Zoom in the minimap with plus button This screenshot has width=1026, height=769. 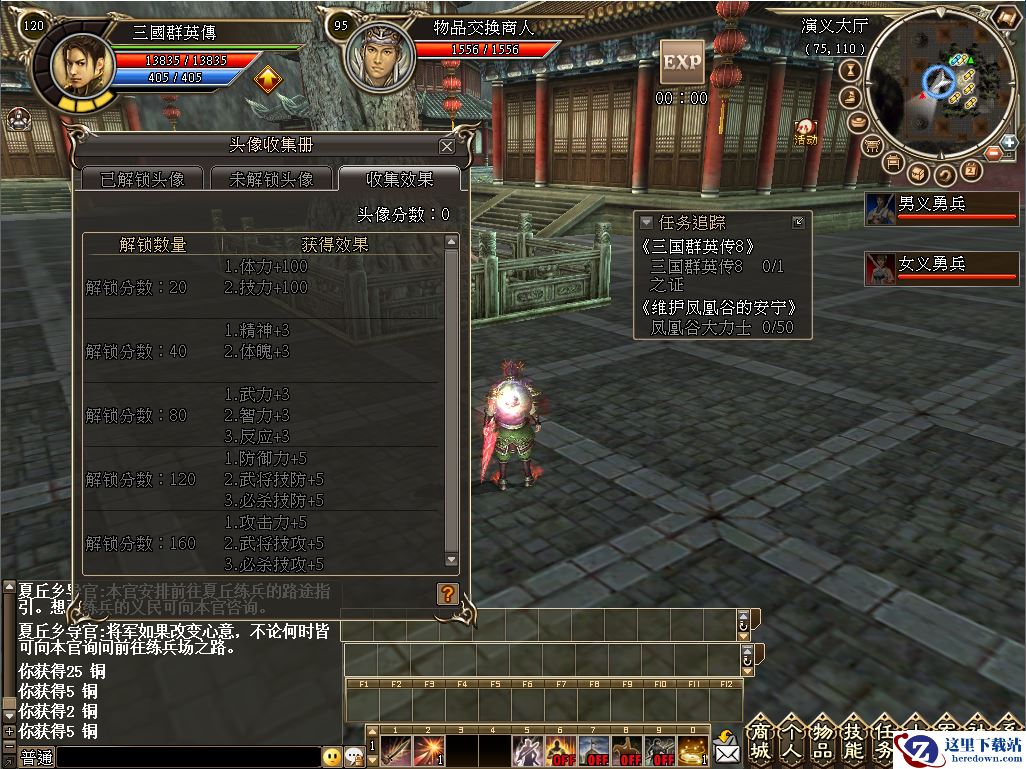[1009, 143]
